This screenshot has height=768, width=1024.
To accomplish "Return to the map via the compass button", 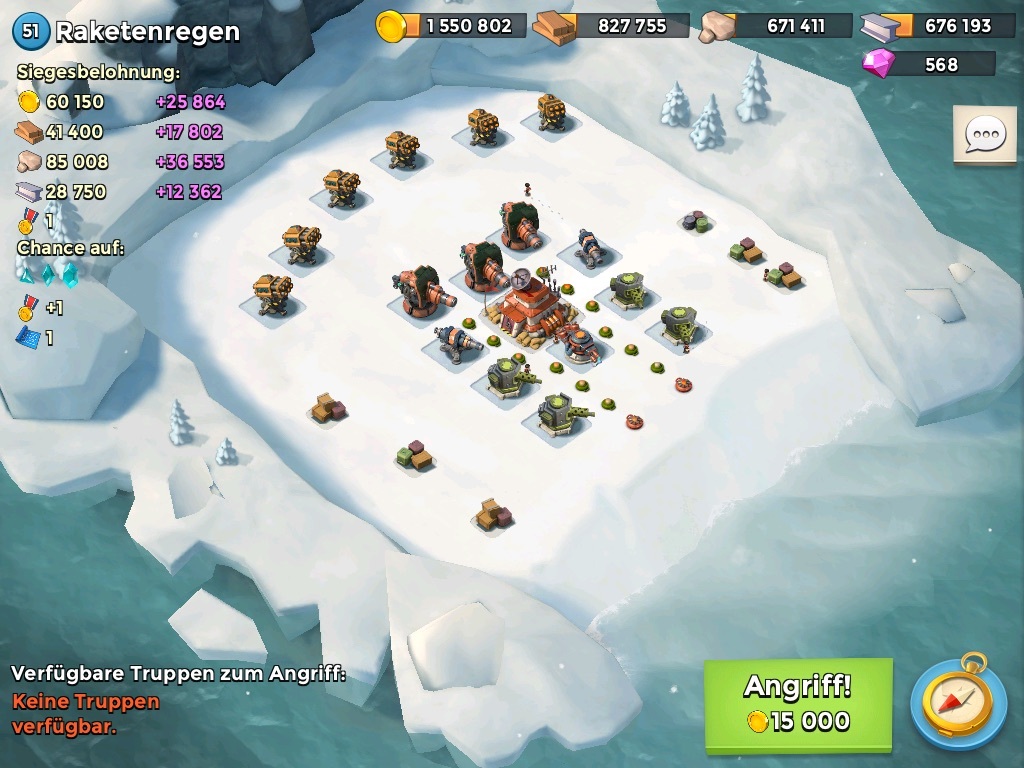I will [958, 702].
